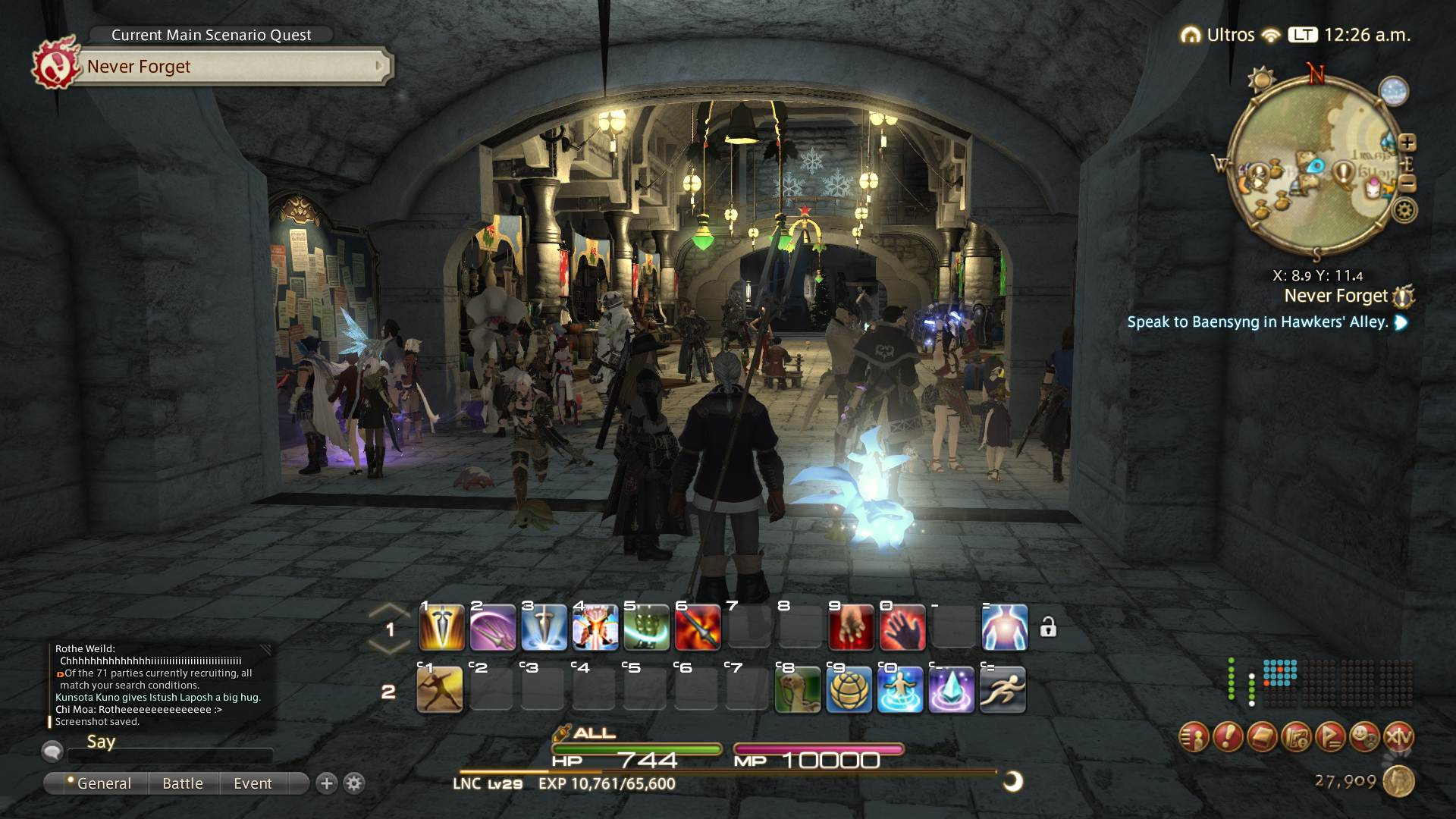
Task: Add a new chat tab with plus button
Action: click(327, 783)
